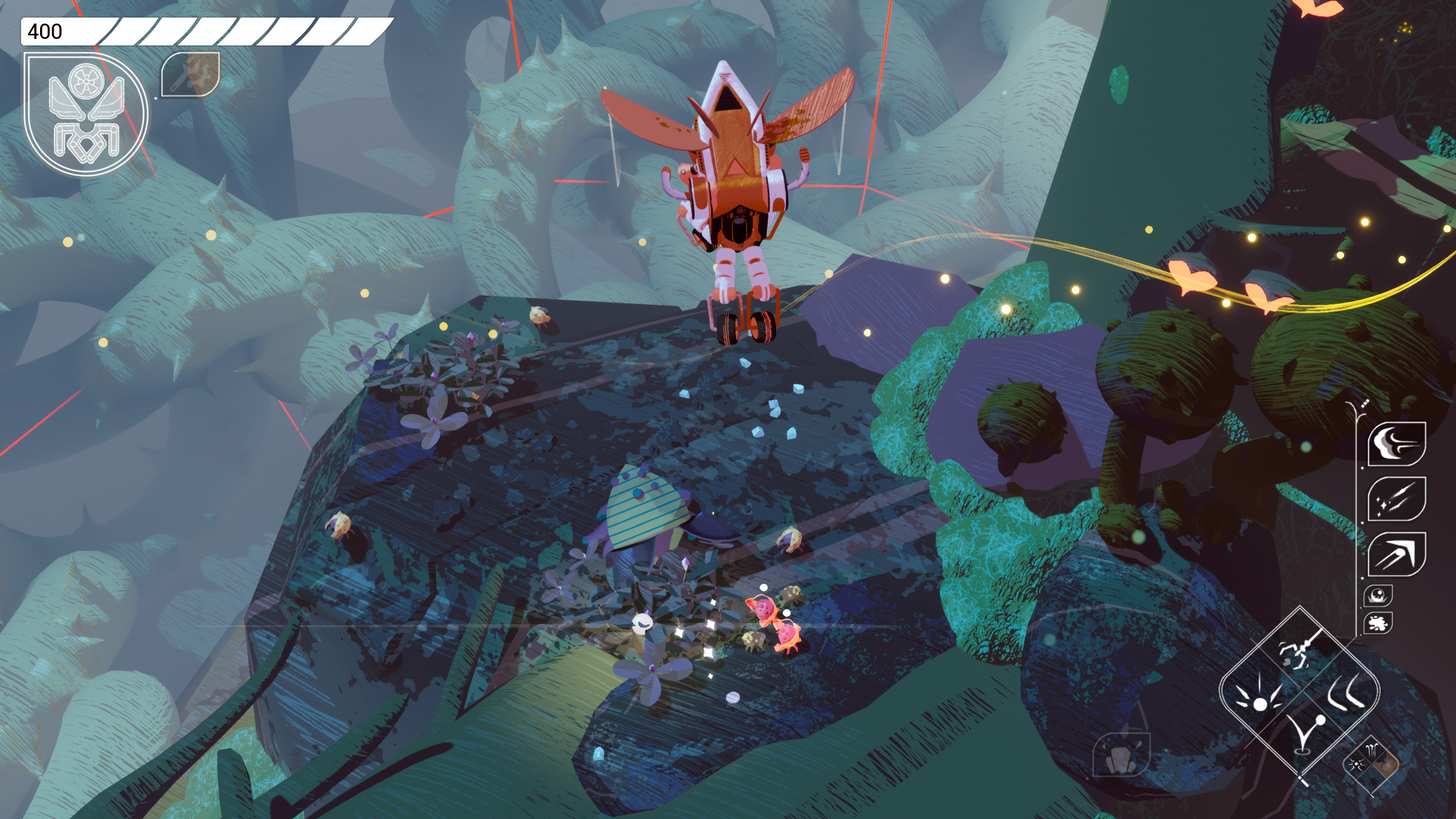Screen dimensions: 1456x819
Task: Use the sparkling streak projectile ability
Action: (x=1396, y=499)
